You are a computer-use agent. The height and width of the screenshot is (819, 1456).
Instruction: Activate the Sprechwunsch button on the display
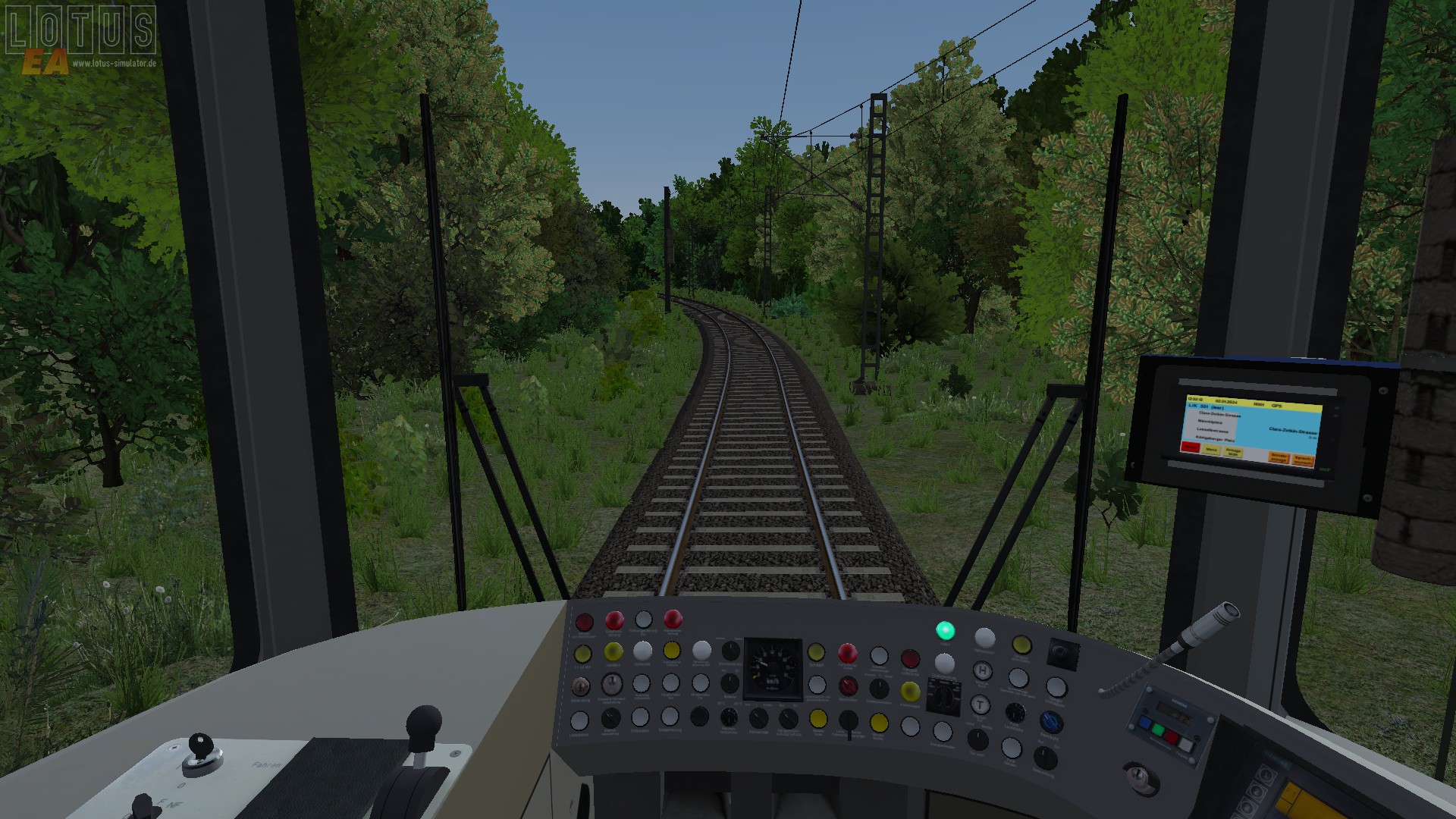pos(1303,460)
